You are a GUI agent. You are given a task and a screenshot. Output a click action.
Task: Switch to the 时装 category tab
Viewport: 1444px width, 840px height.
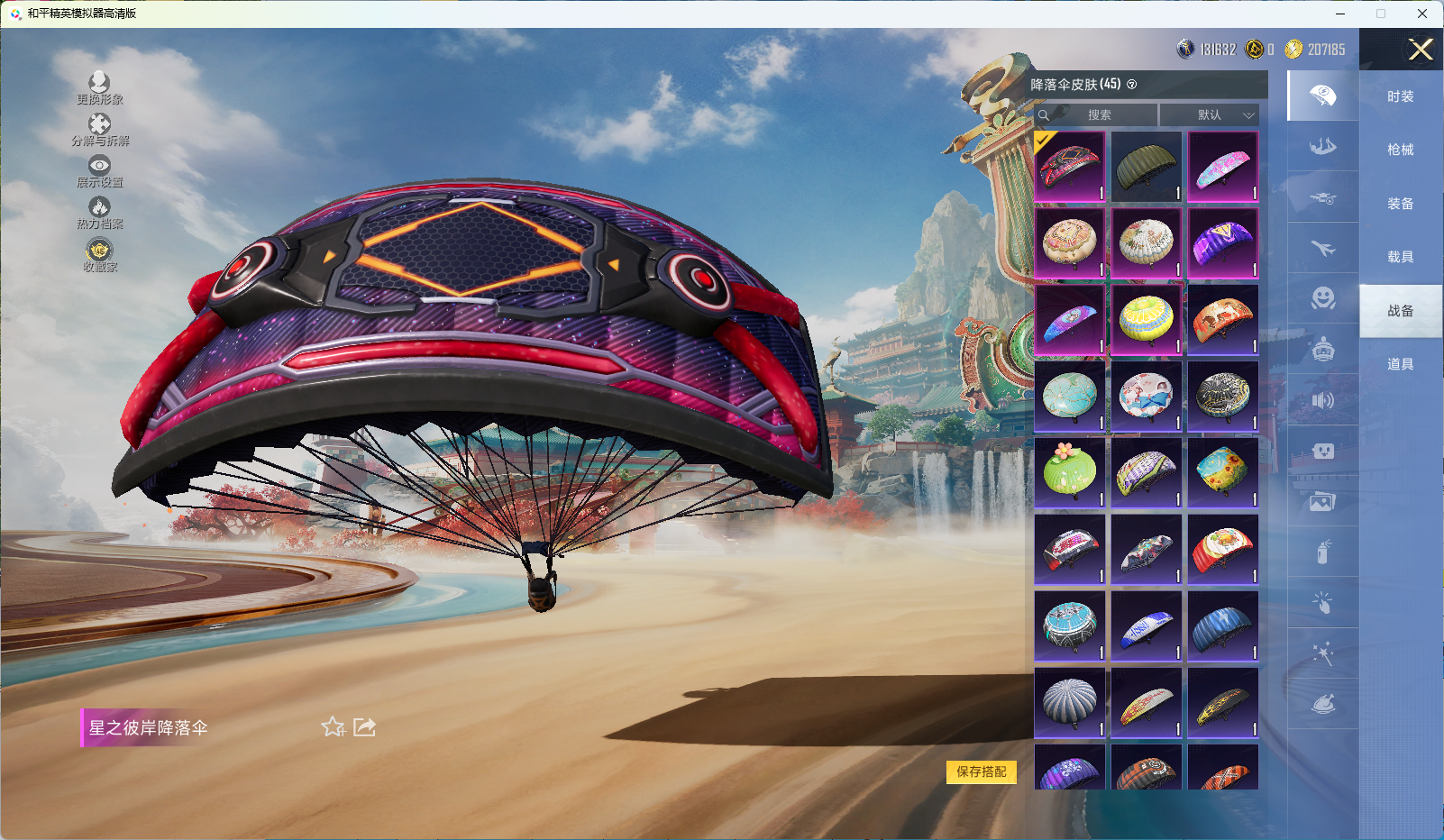pos(1400,96)
